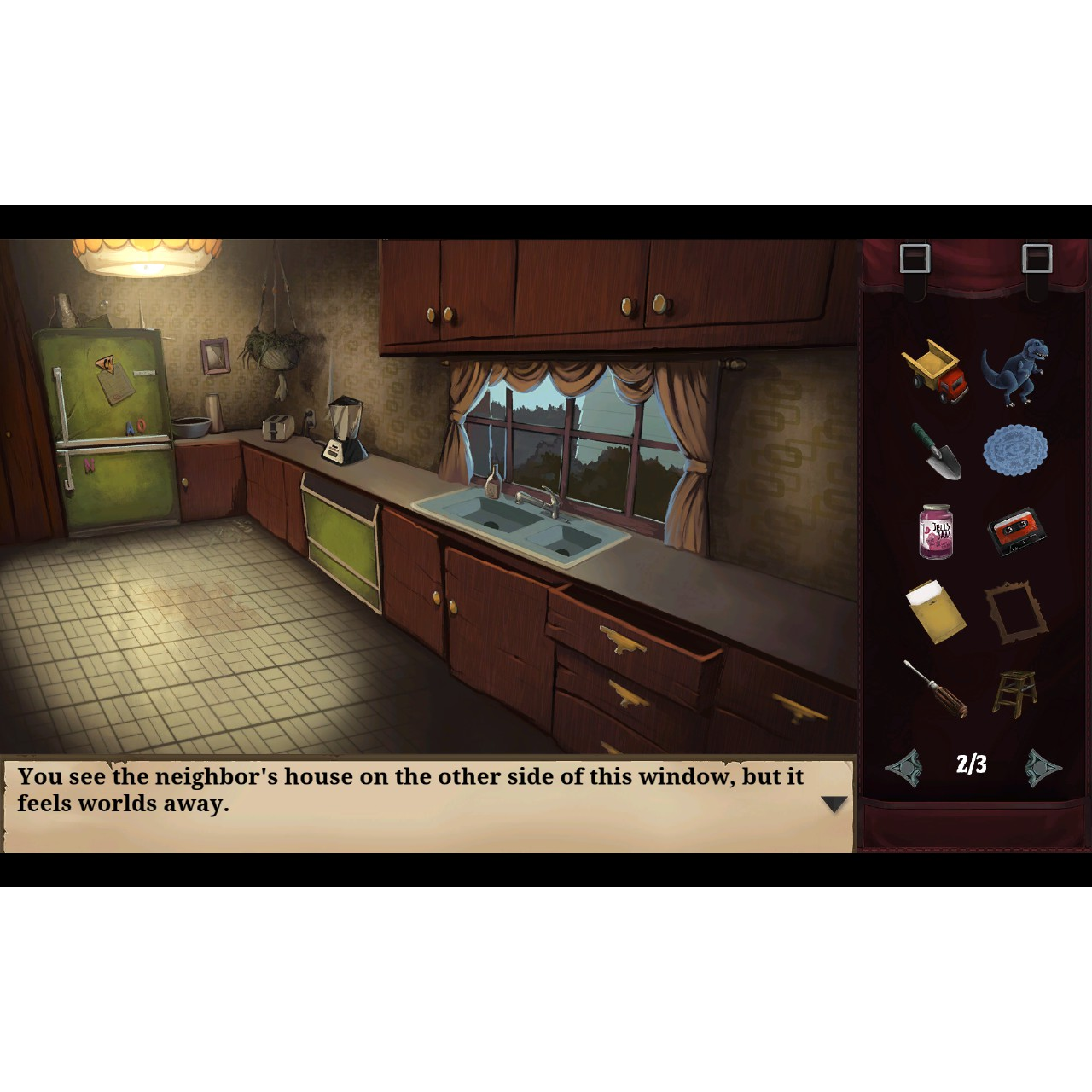Click the 2/3 page indicator
The image size is (1092, 1092).
coord(972,764)
